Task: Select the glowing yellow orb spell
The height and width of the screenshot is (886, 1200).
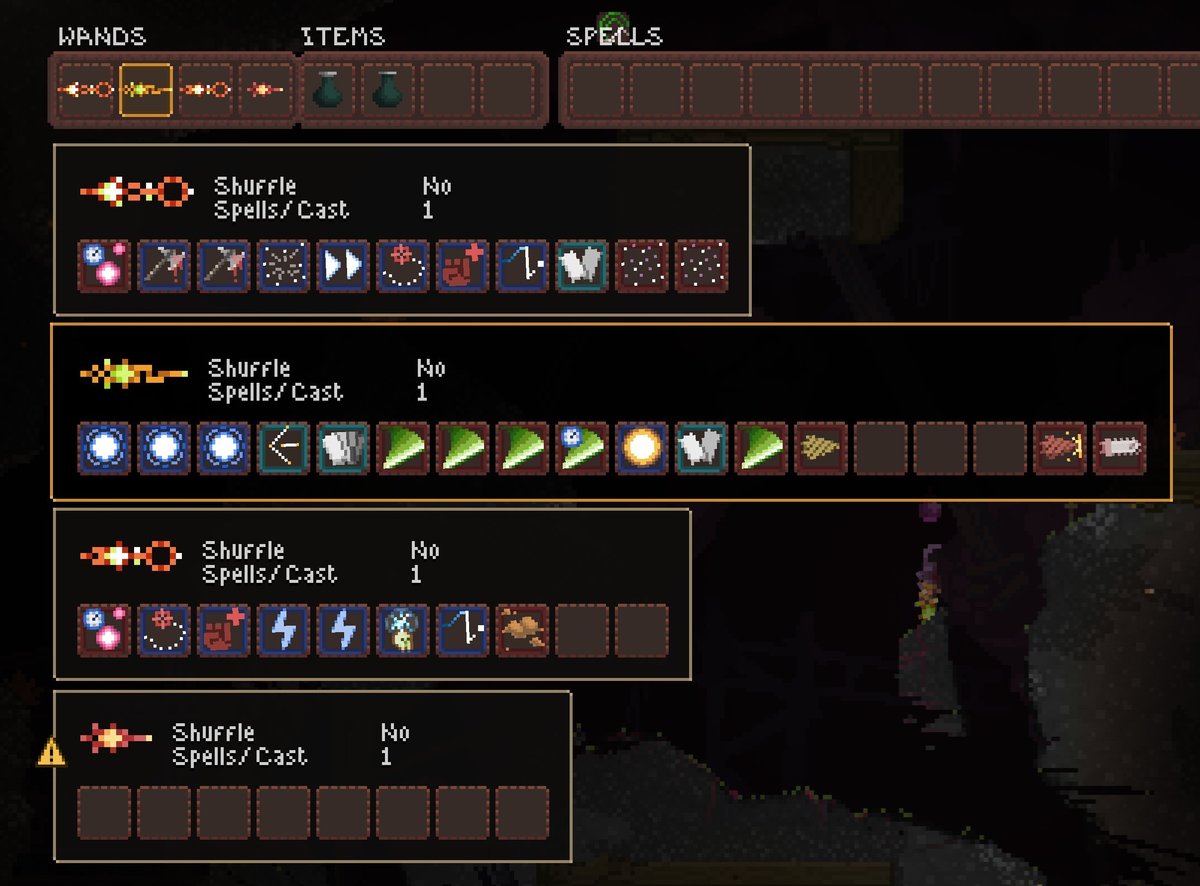Action: click(x=641, y=448)
